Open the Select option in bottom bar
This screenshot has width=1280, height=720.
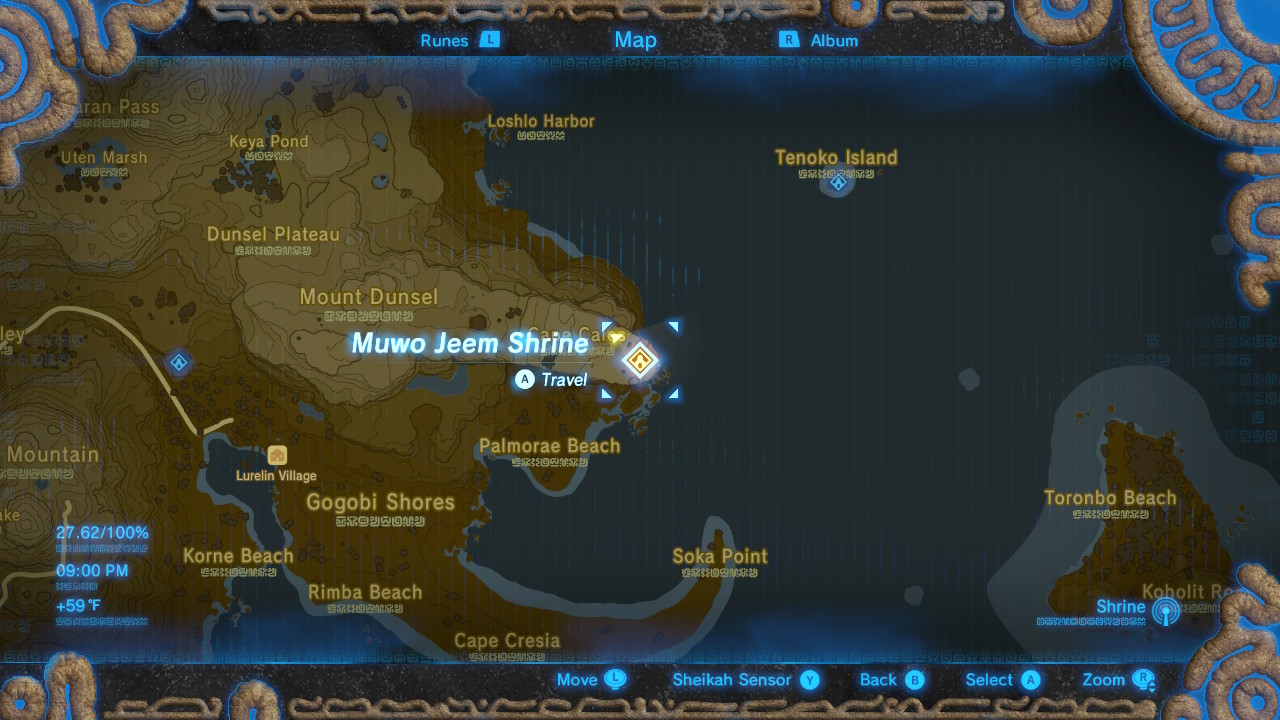point(987,679)
